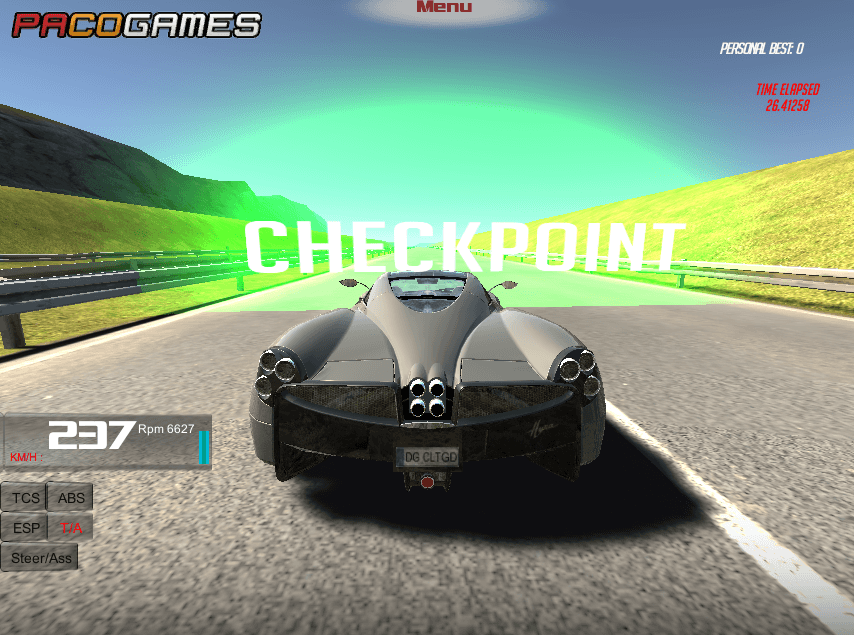The width and height of the screenshot is (854, 635).
Task: Open the Menu at the top
Action: [x=444, y=8]
